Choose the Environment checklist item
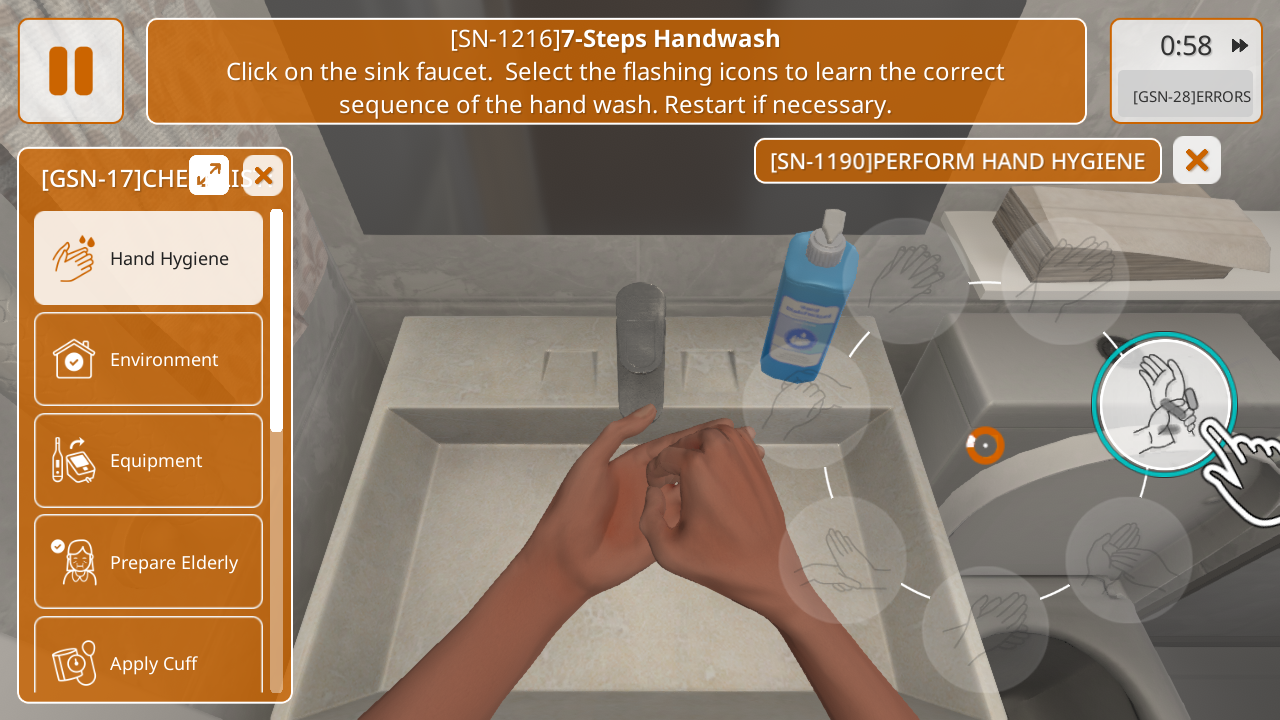This screenshot has height=720, width=1280. click(x=149, y=359)
